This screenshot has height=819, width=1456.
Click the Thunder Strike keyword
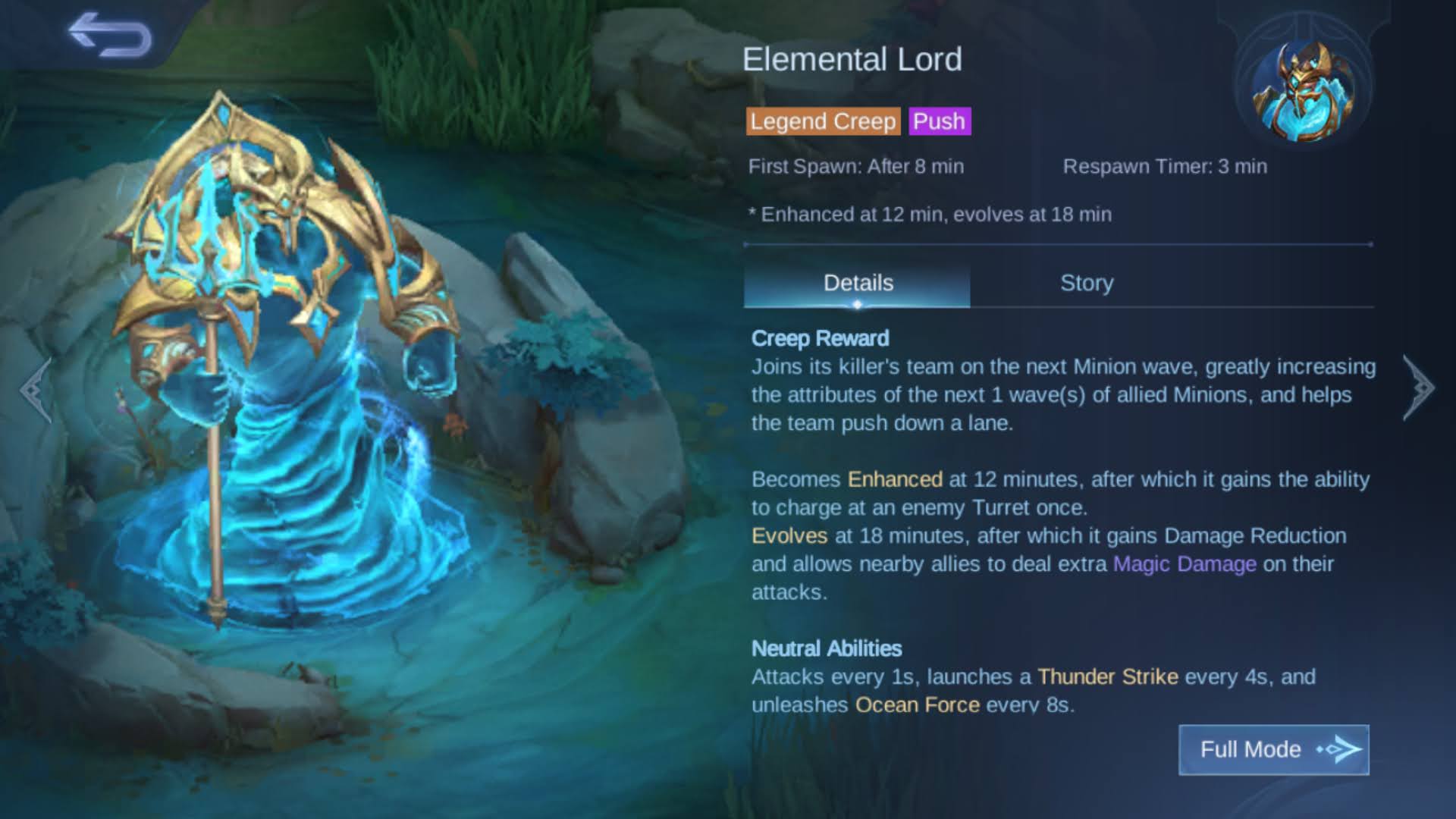[1107, 676]
